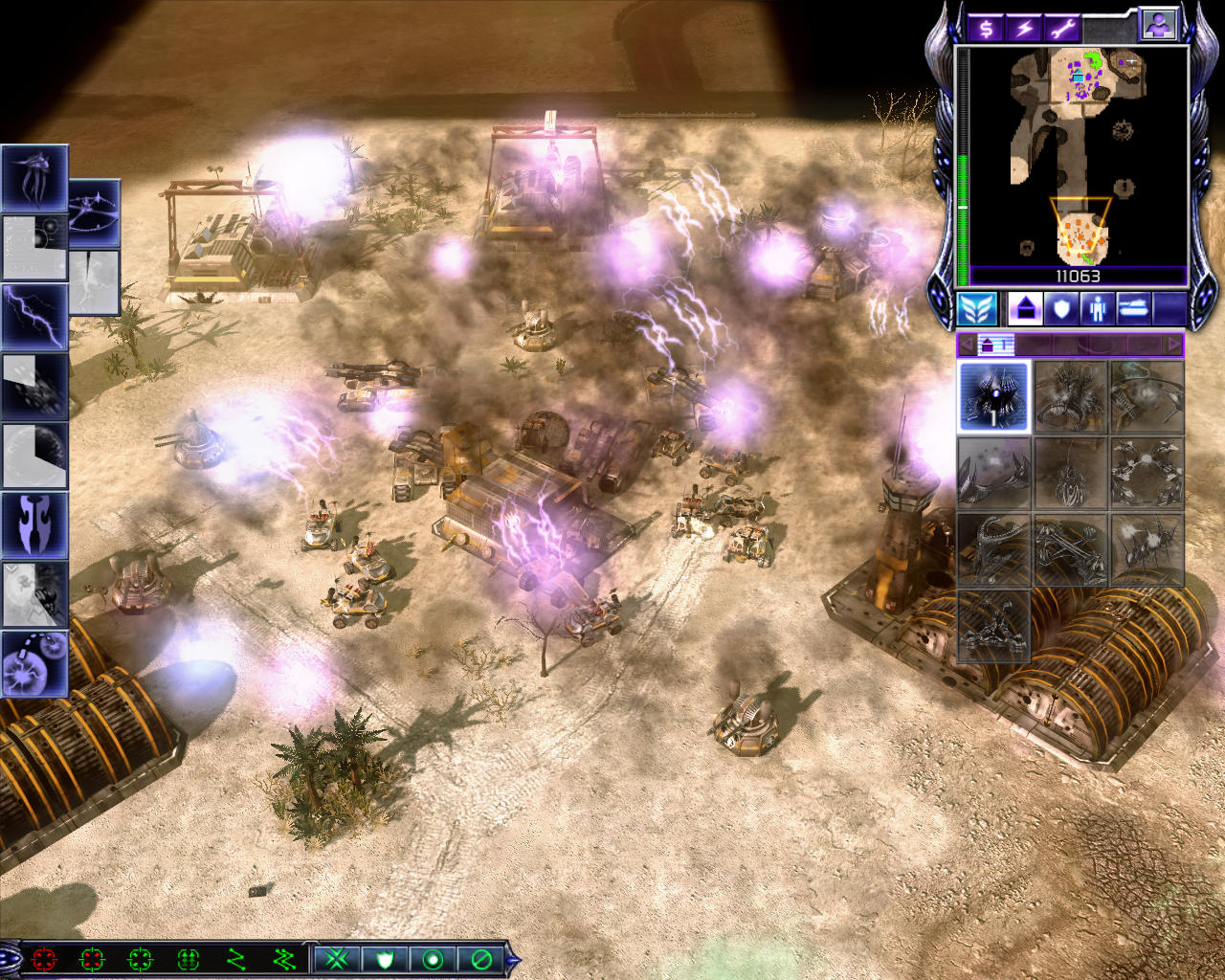This screenshot has width=1225, height=980.
Task: Toggle sell mode with the dollar button
Action: pyautogui.click(x=985, y=28)
